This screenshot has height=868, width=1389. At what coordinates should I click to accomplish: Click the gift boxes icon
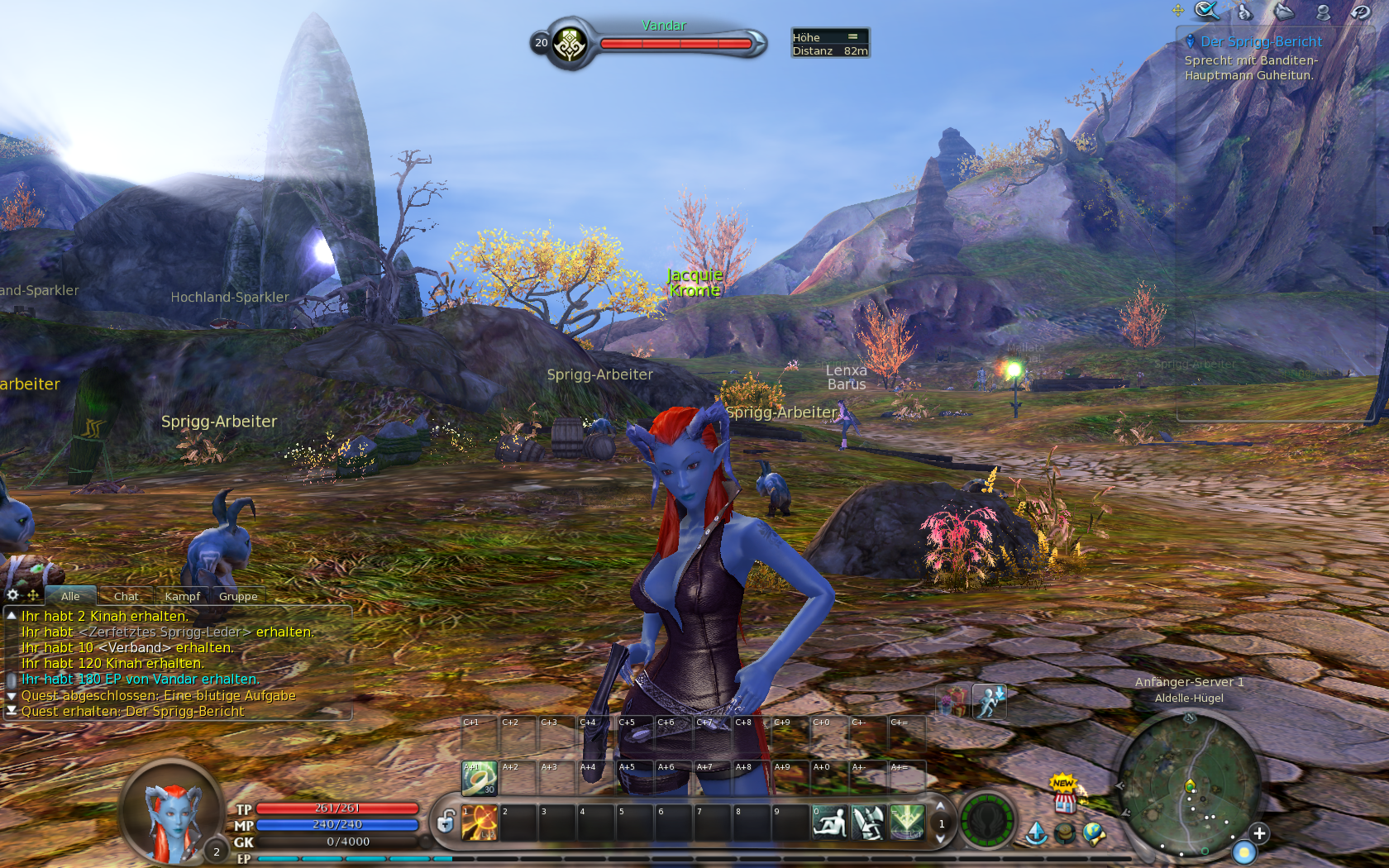tap(952, 701)
